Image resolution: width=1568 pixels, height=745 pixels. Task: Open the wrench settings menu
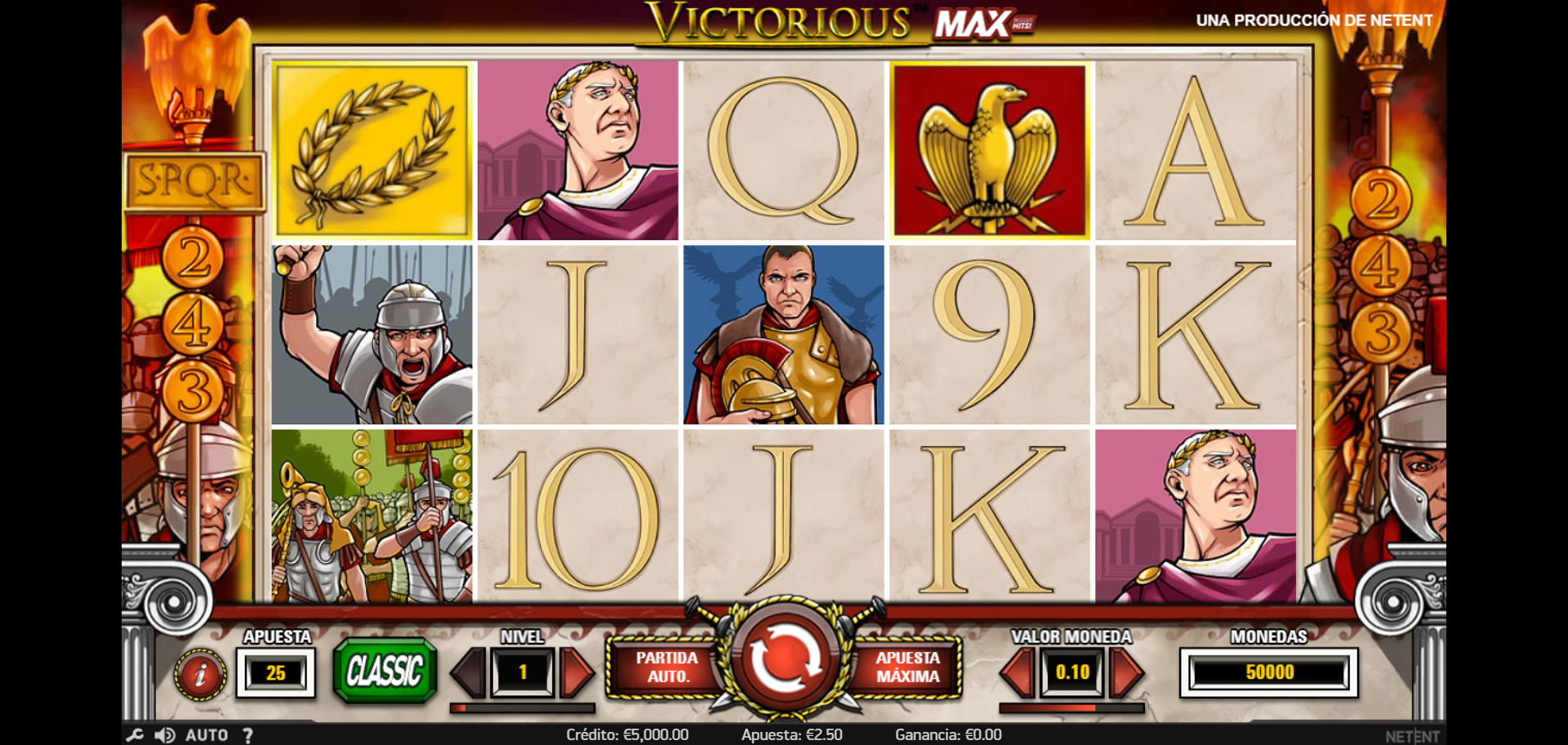135,735
